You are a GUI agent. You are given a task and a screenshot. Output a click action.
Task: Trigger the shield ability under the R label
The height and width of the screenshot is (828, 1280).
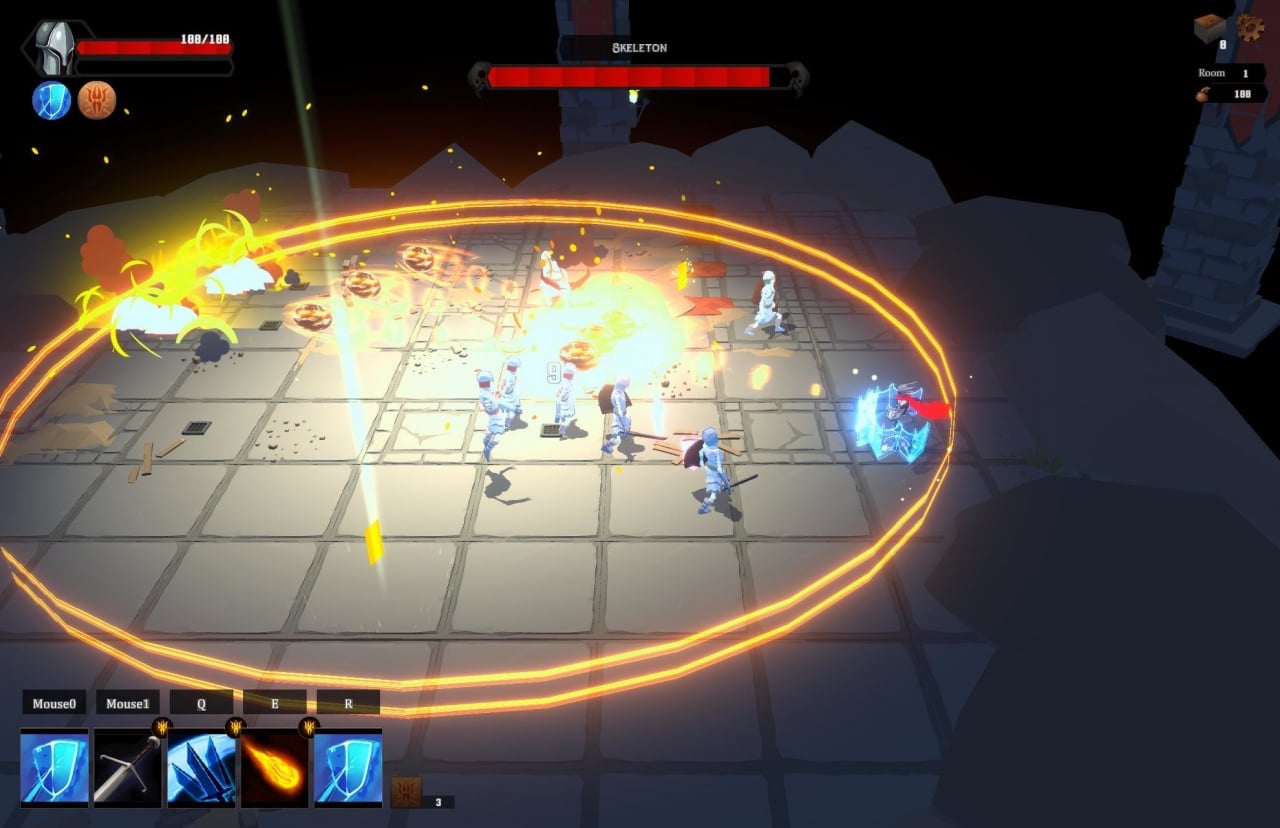click(x=348, y=767)
